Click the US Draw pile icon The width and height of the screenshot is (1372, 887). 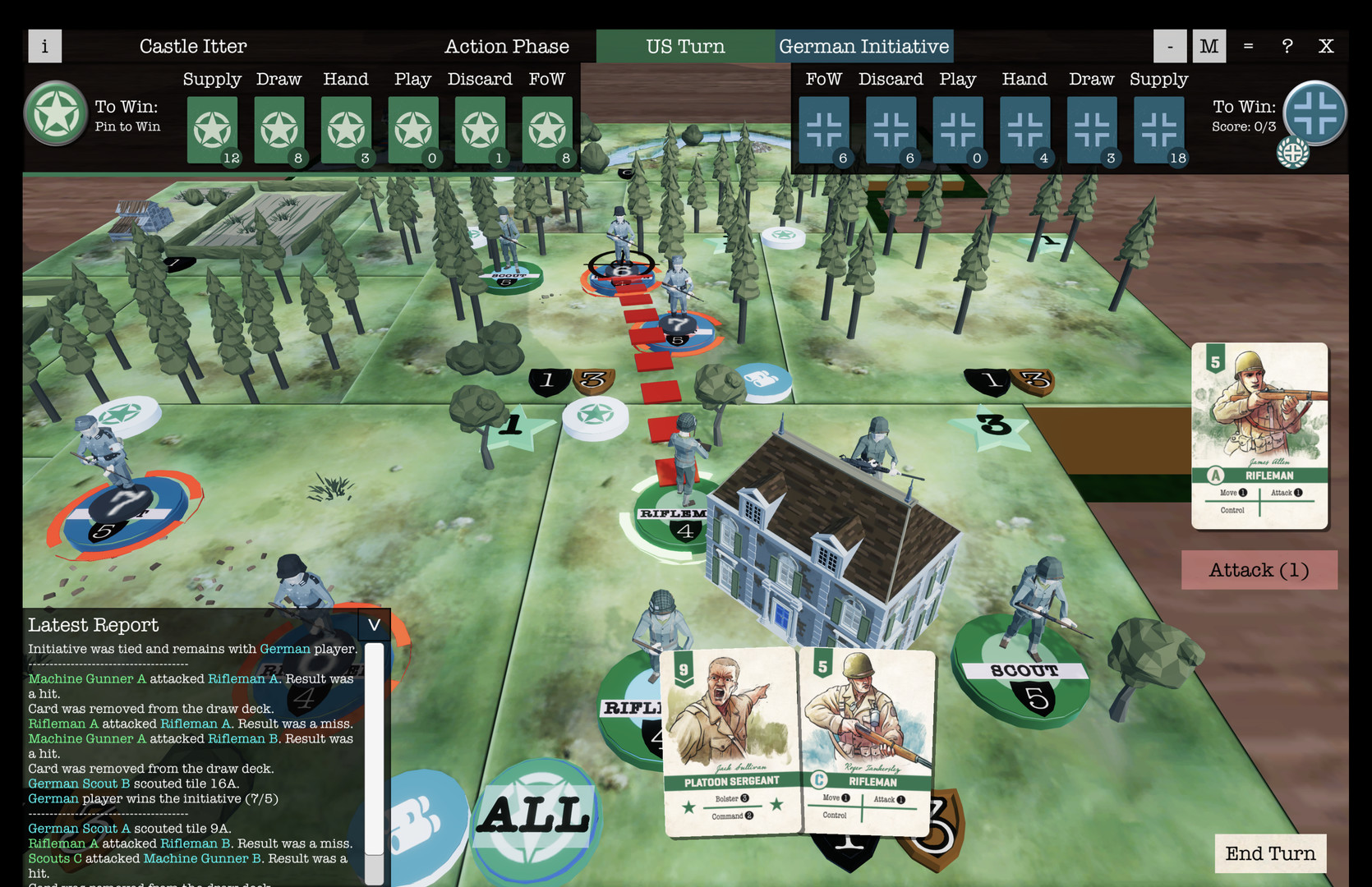[279, 130]
